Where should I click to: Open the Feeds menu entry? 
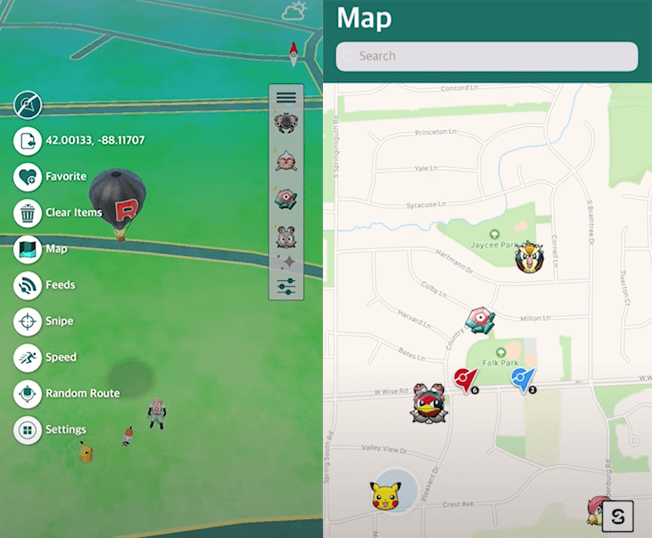tap(28, 285)
